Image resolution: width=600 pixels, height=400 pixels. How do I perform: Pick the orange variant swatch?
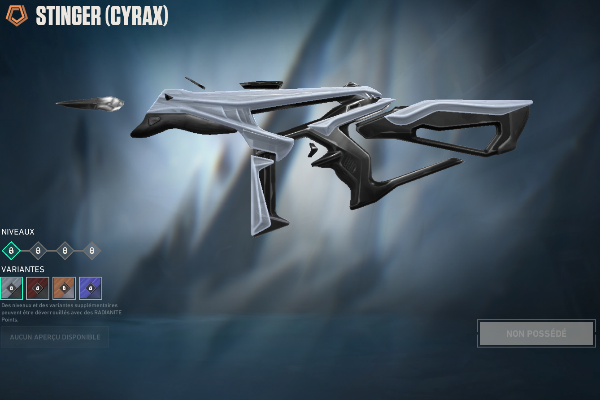coord(64,288)
